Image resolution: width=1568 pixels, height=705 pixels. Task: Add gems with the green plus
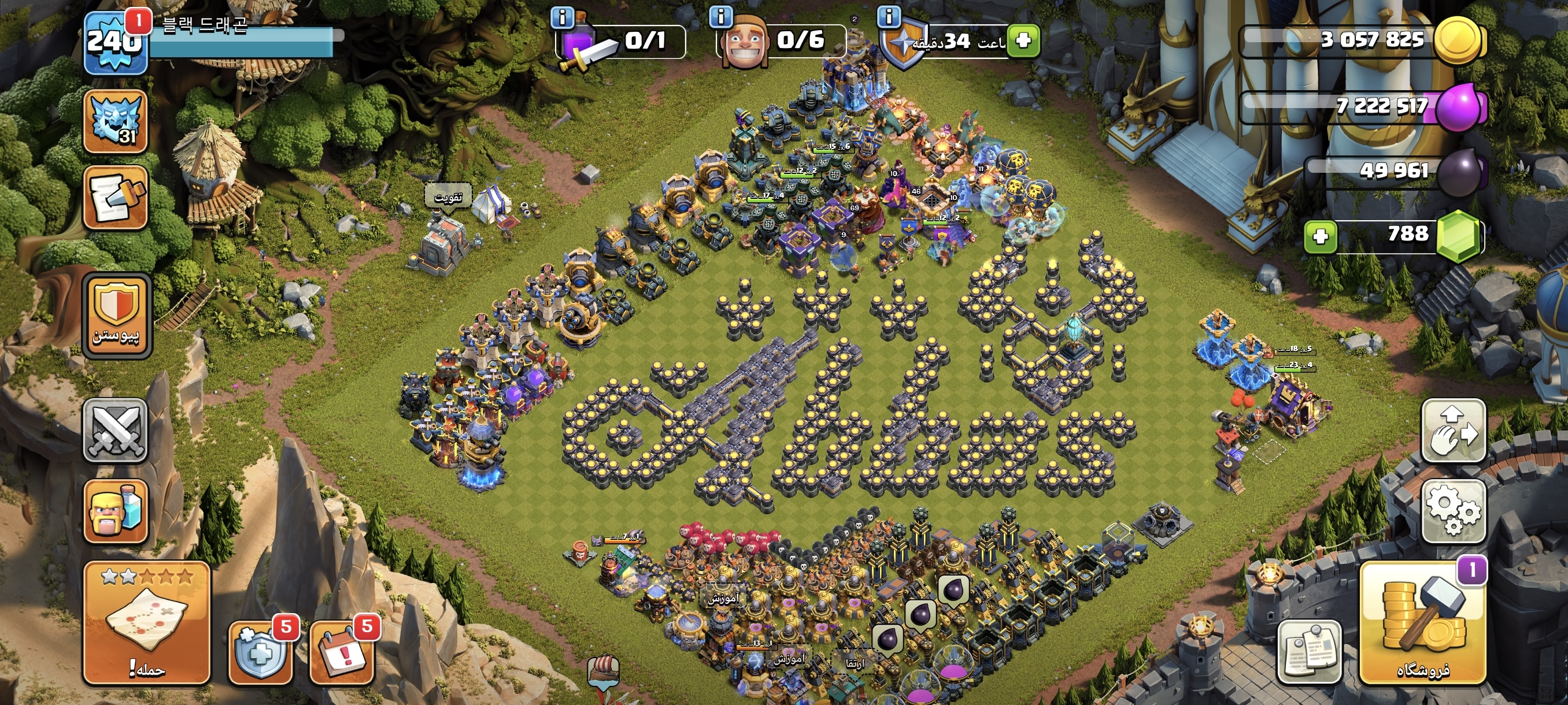pyautogui.click(x=1319, y=236)
